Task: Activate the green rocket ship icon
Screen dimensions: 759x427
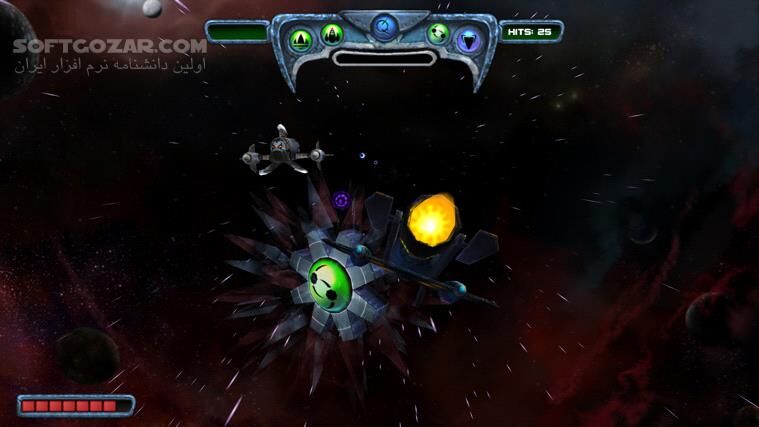Action: click(331, 37)
